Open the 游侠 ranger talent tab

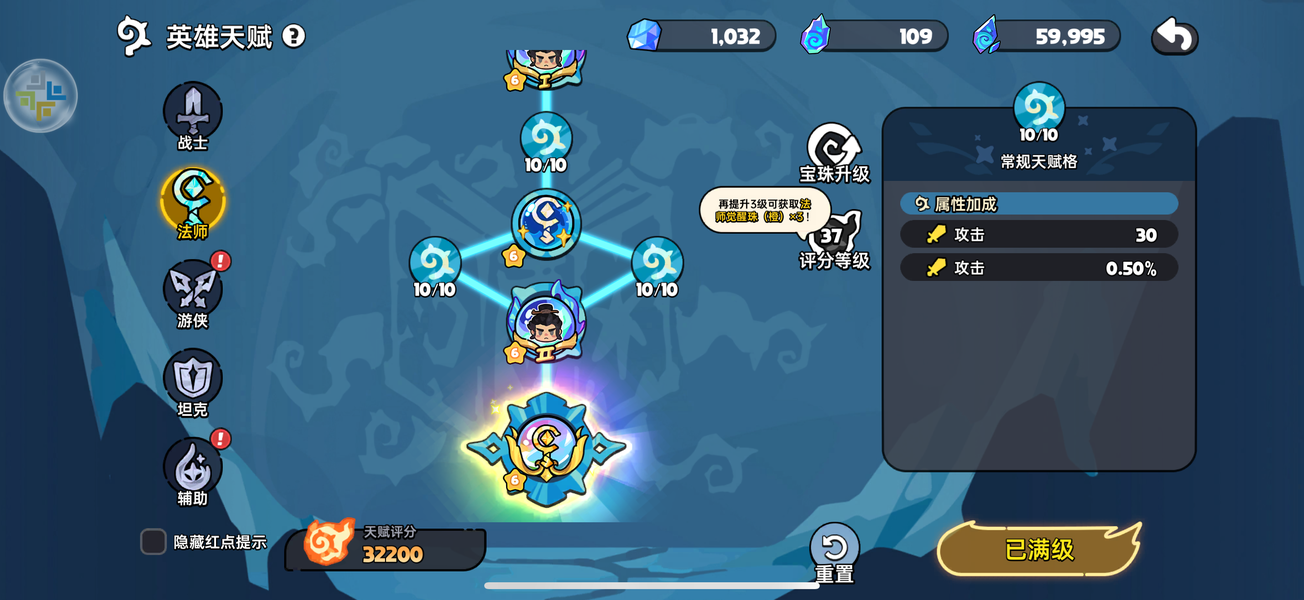point(192,290)
